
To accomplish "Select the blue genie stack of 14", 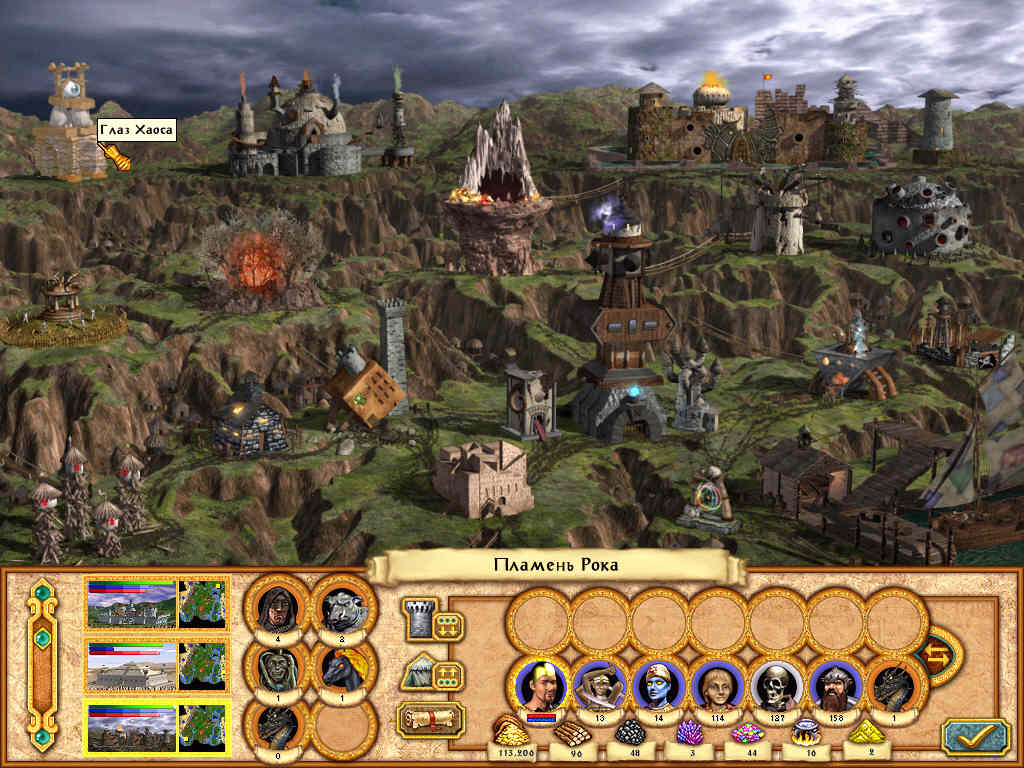I will pyautogui.click(x=657, y=685).
